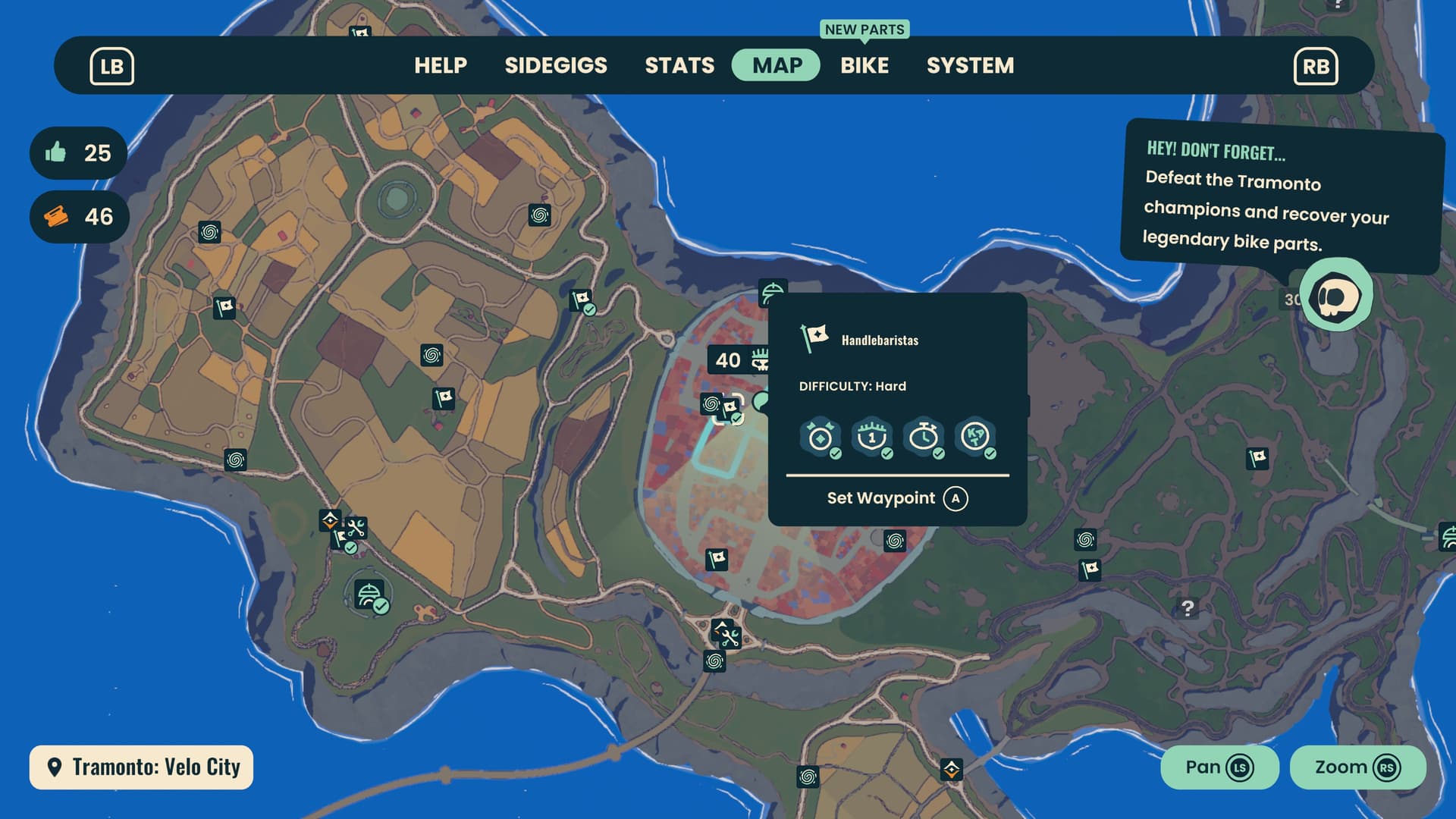Image resolution: width=1456 pixels, height=819 pixels.
Task: Select the question mark map marker
Action: pyautogui.click(x=1188, y=608)
